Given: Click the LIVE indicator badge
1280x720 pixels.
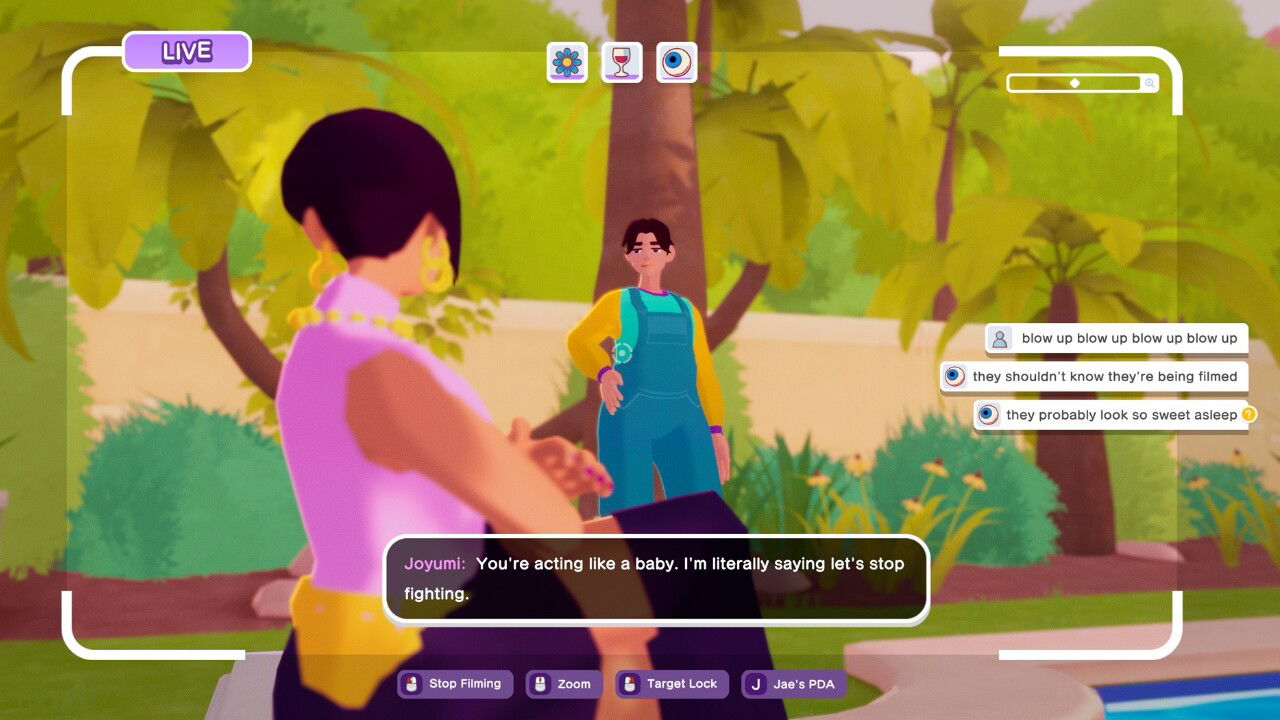Looking at the screenshot, I should click(187, 52).
